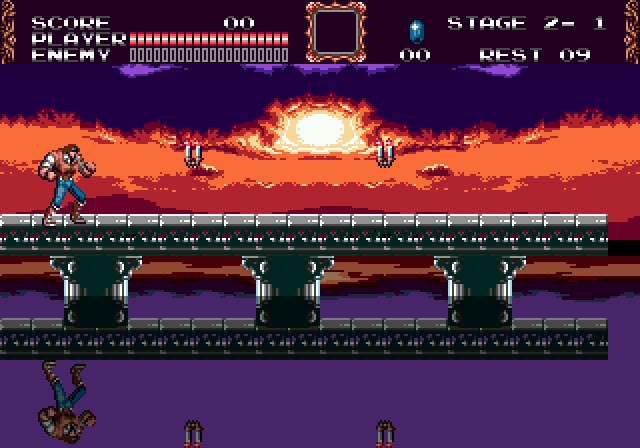Screen dimensions: 640x448
Task: Select the empty sub-weapon frame
Action: point(336,31)
